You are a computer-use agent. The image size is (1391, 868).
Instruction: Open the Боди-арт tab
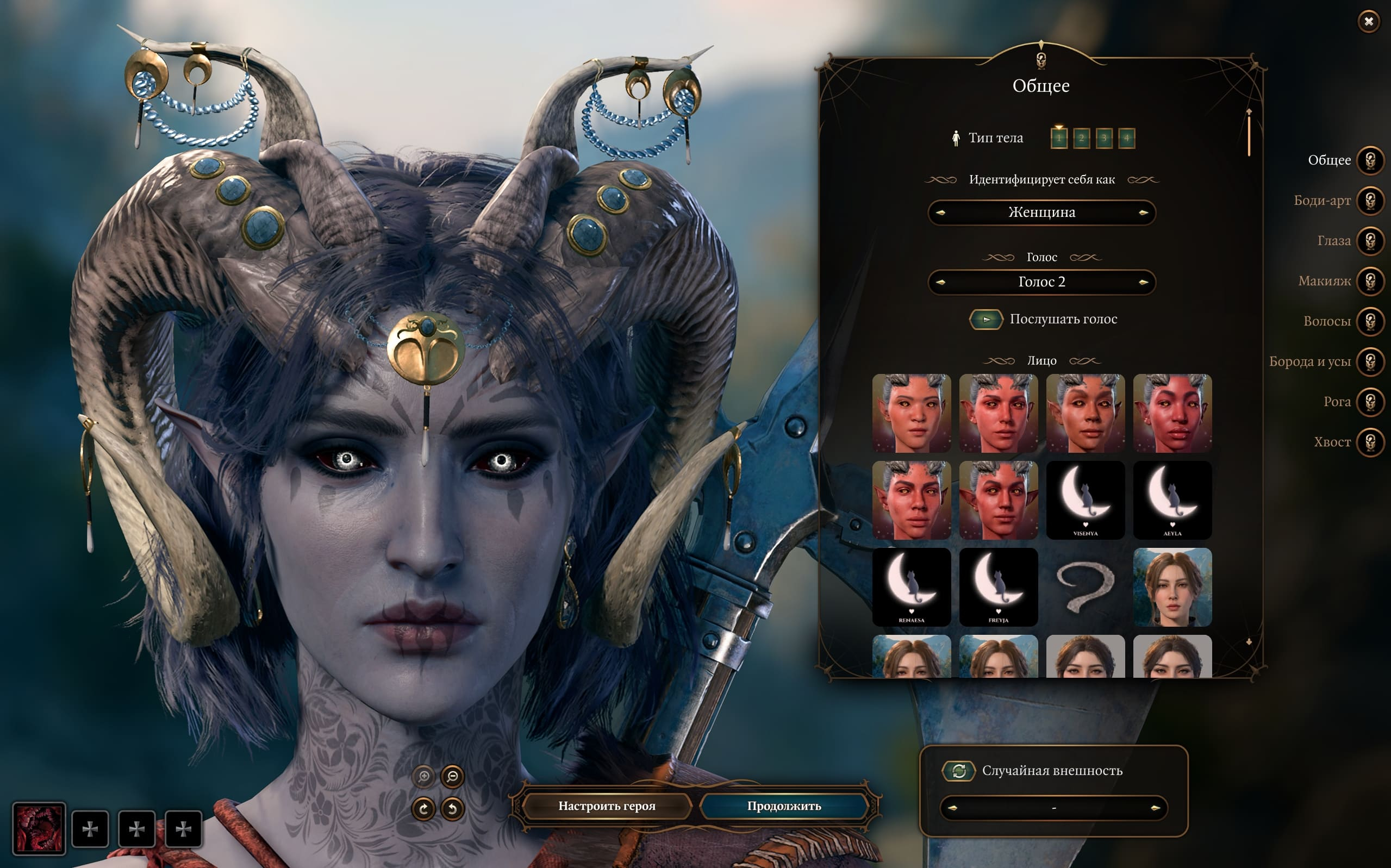pyautogui.click(x=1370, y=201)
